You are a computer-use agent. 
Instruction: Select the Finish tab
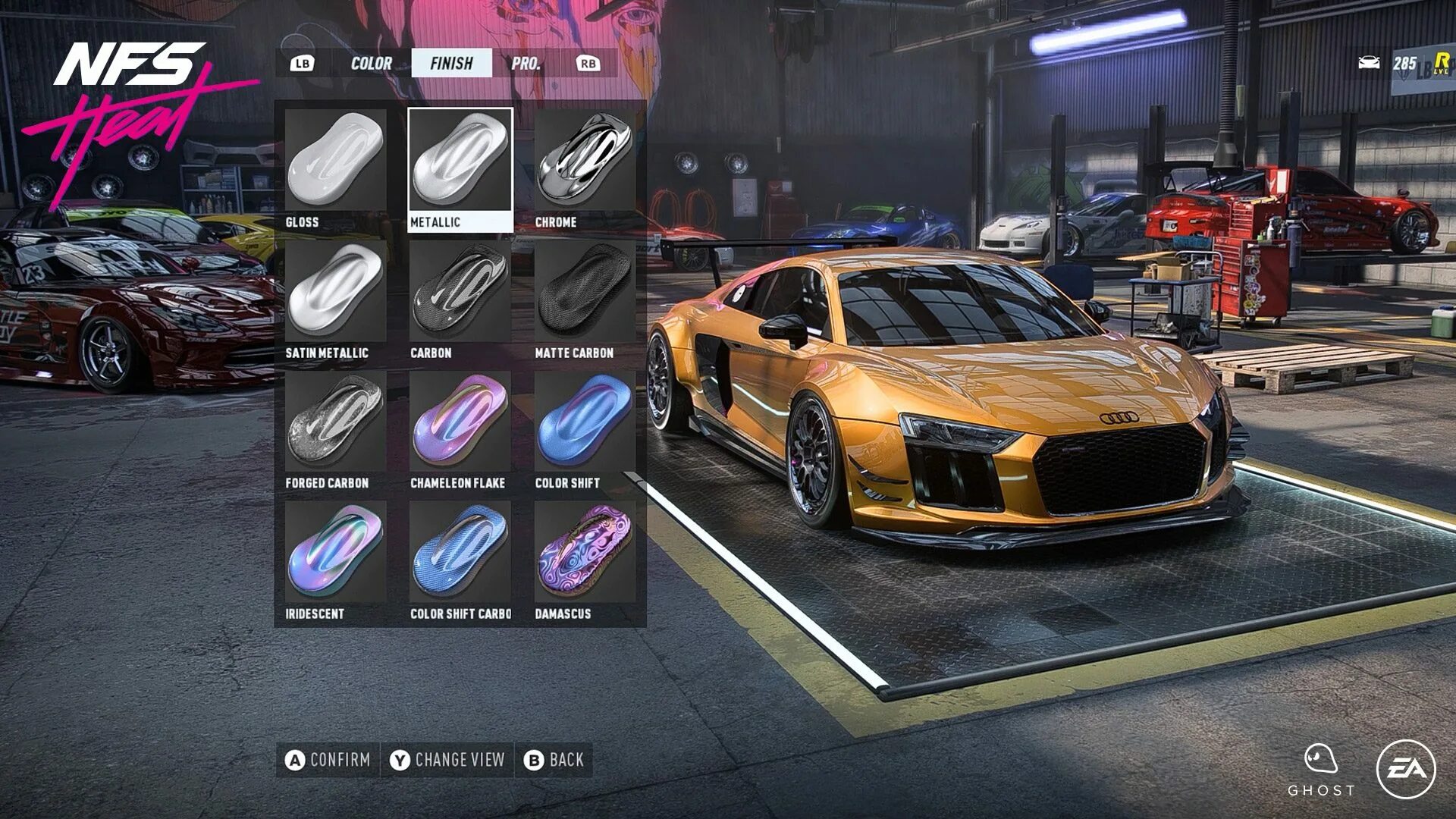click(x=451, y=64)
